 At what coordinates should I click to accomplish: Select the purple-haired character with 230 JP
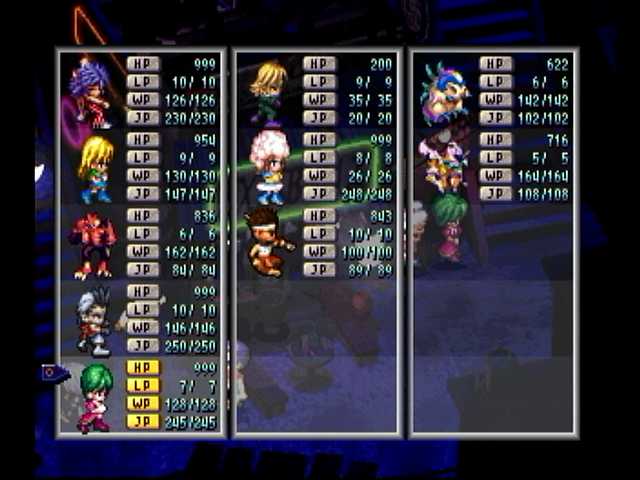(92, 92)
